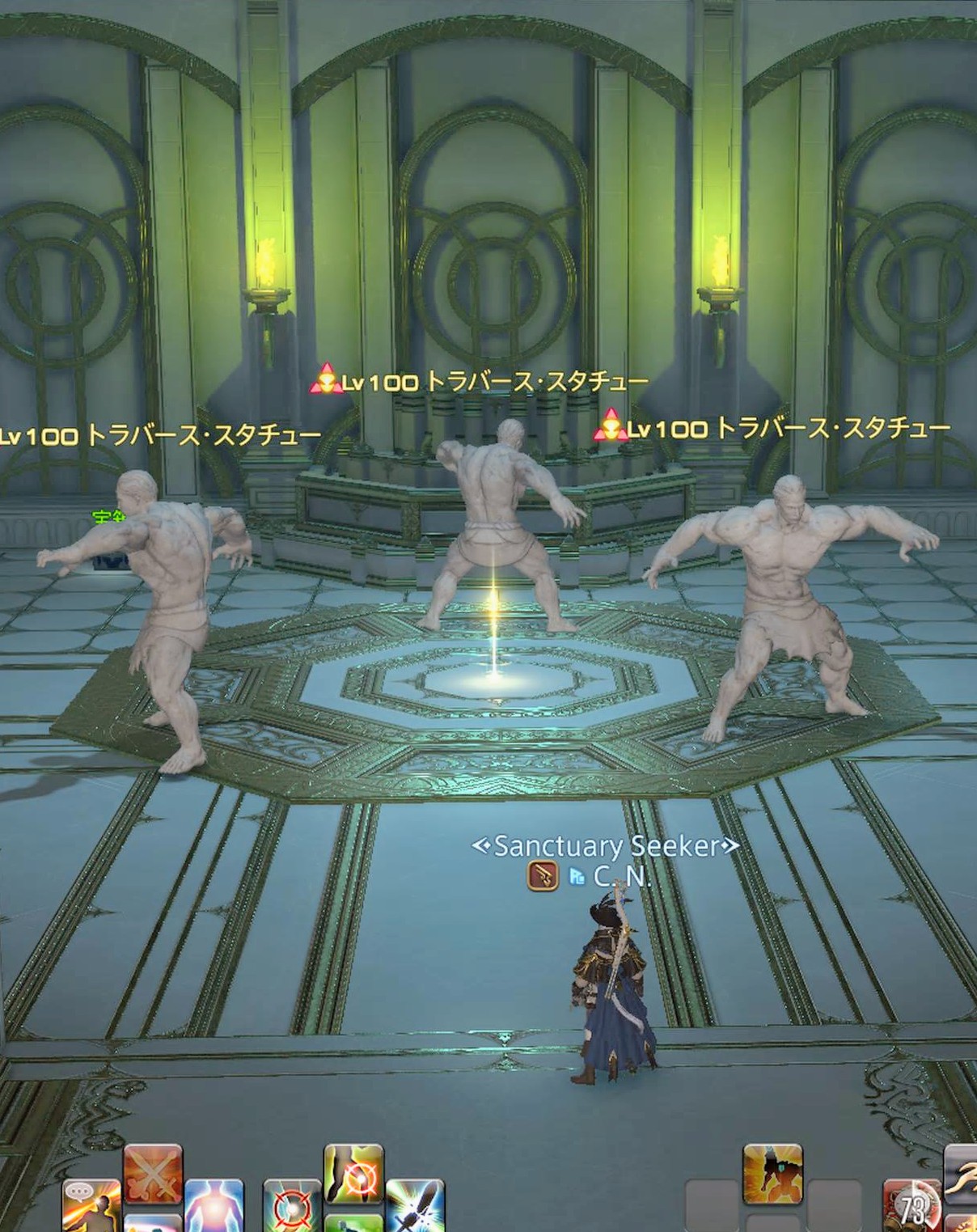The height and width of the screenshot is (1232, 977).
Task: Use the leg with orange target ability
Action: (x=353, y=1173)
